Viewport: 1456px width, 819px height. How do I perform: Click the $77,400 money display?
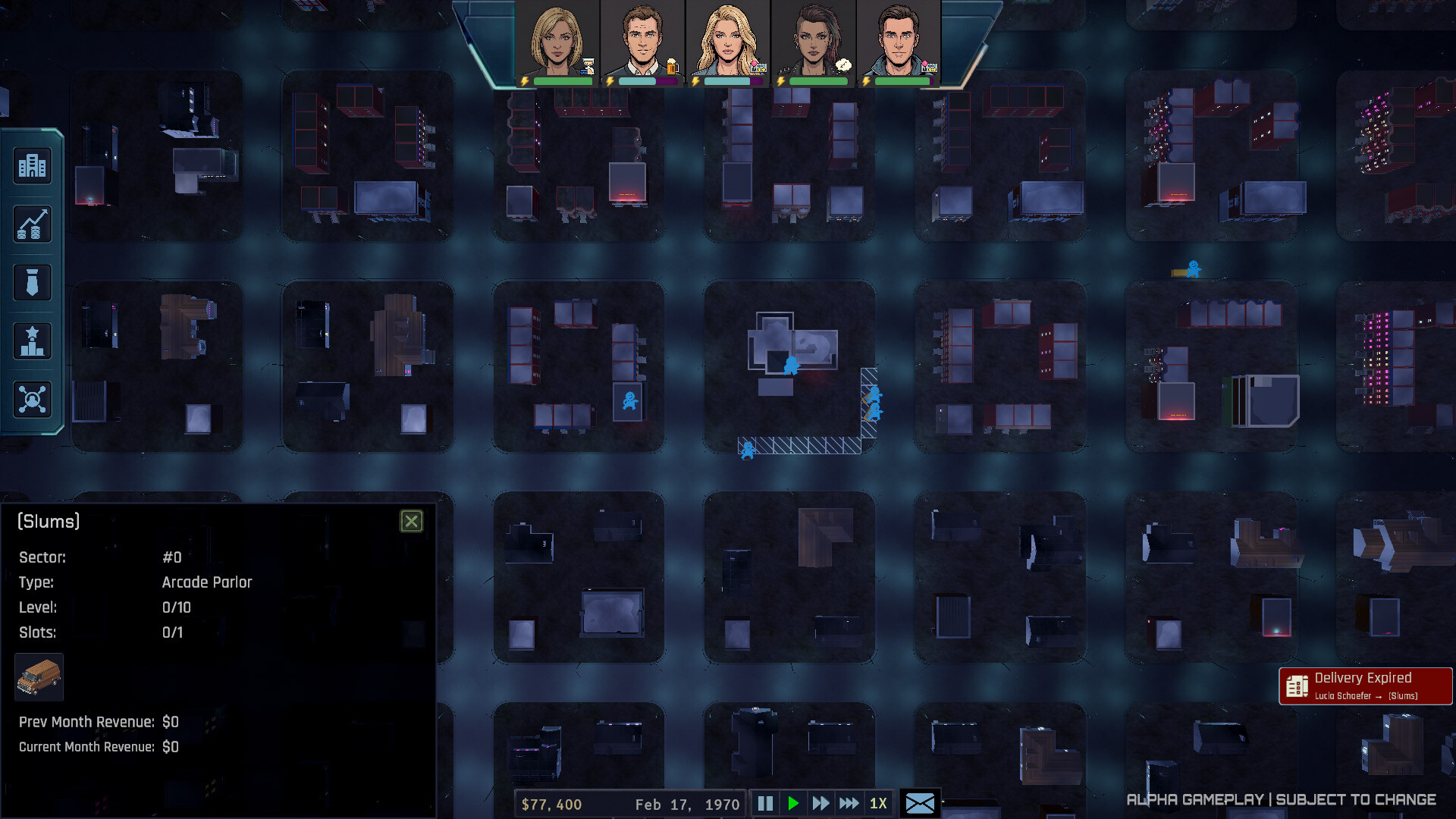coord(551,803)
